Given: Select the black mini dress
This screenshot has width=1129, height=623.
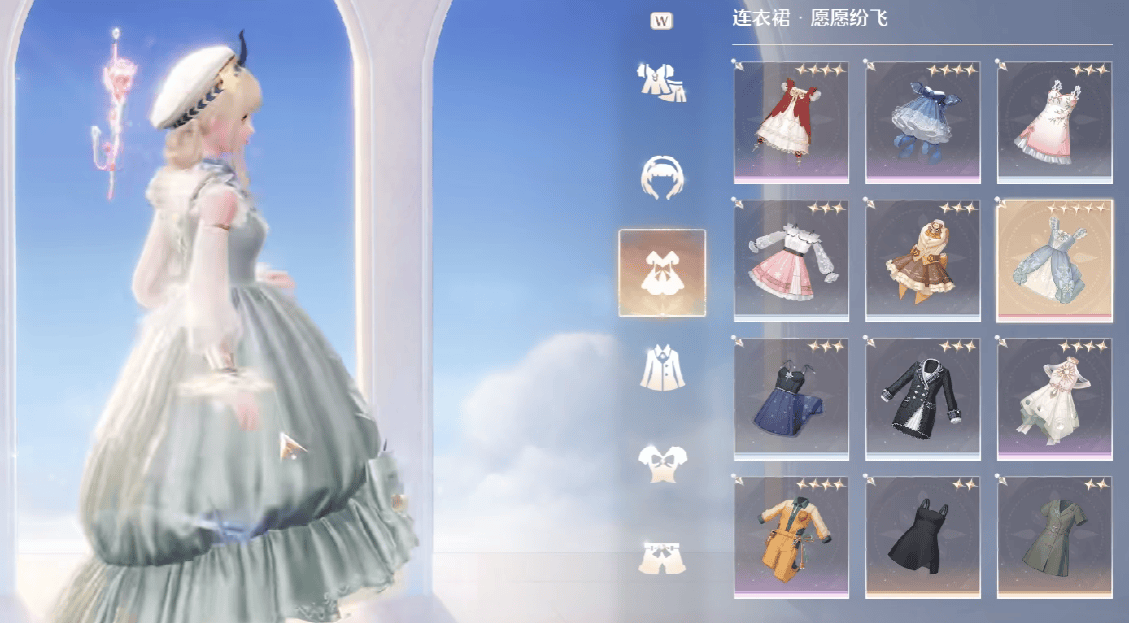Looking at the screenshot, I should point(923,537).
